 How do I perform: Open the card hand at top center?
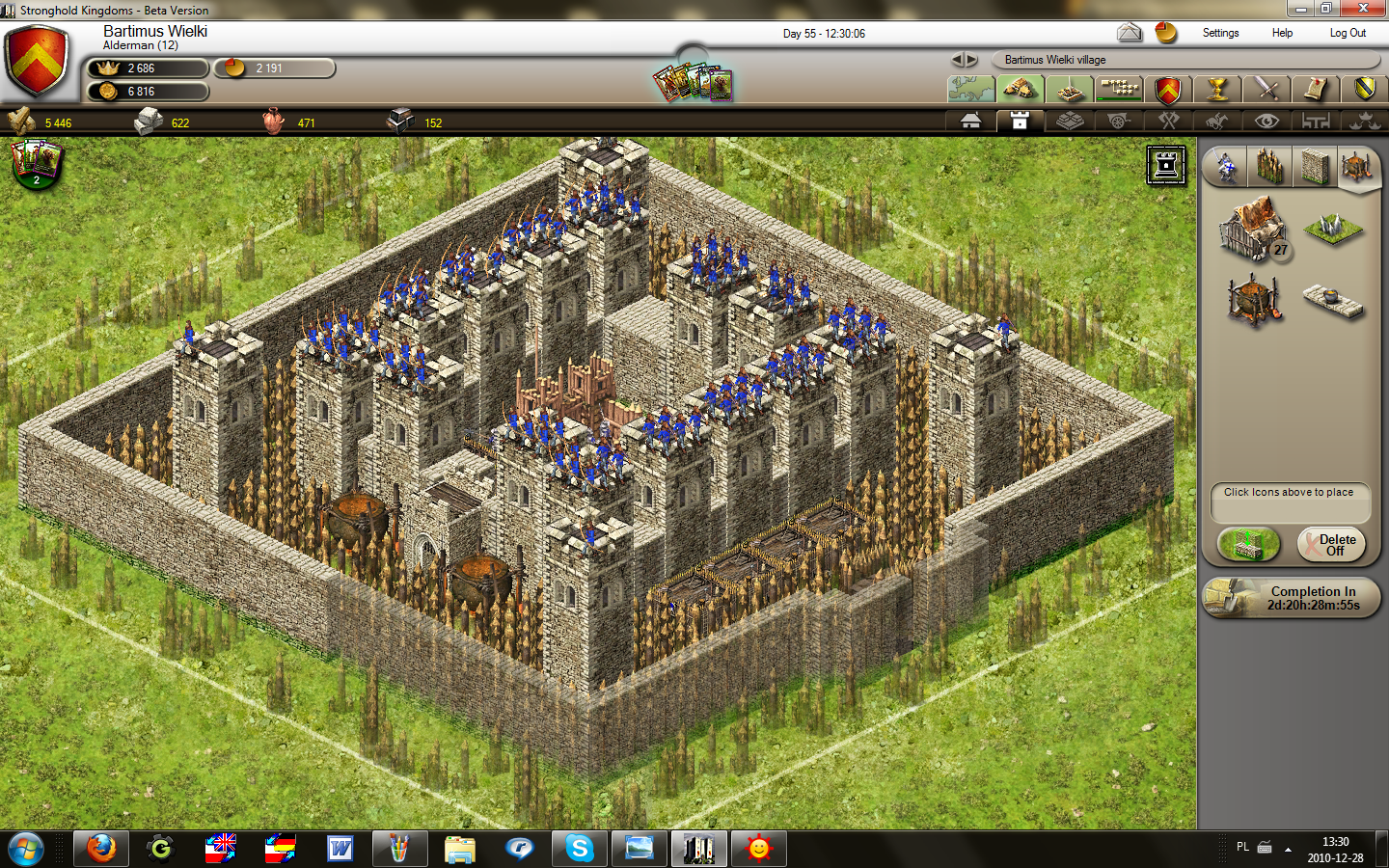pyautogui.click(x=693, y=83)
